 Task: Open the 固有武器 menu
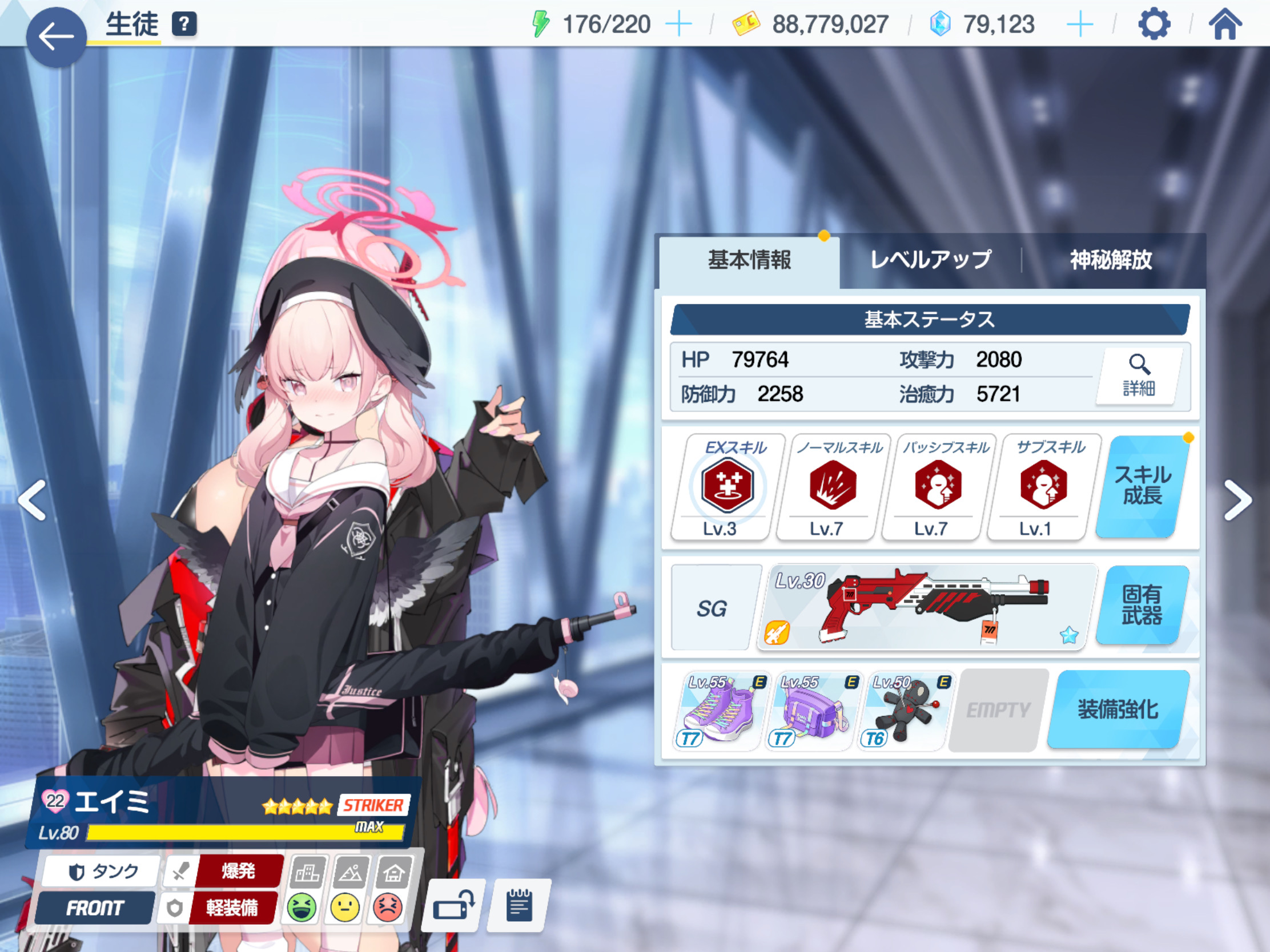tap(1142, 605)
